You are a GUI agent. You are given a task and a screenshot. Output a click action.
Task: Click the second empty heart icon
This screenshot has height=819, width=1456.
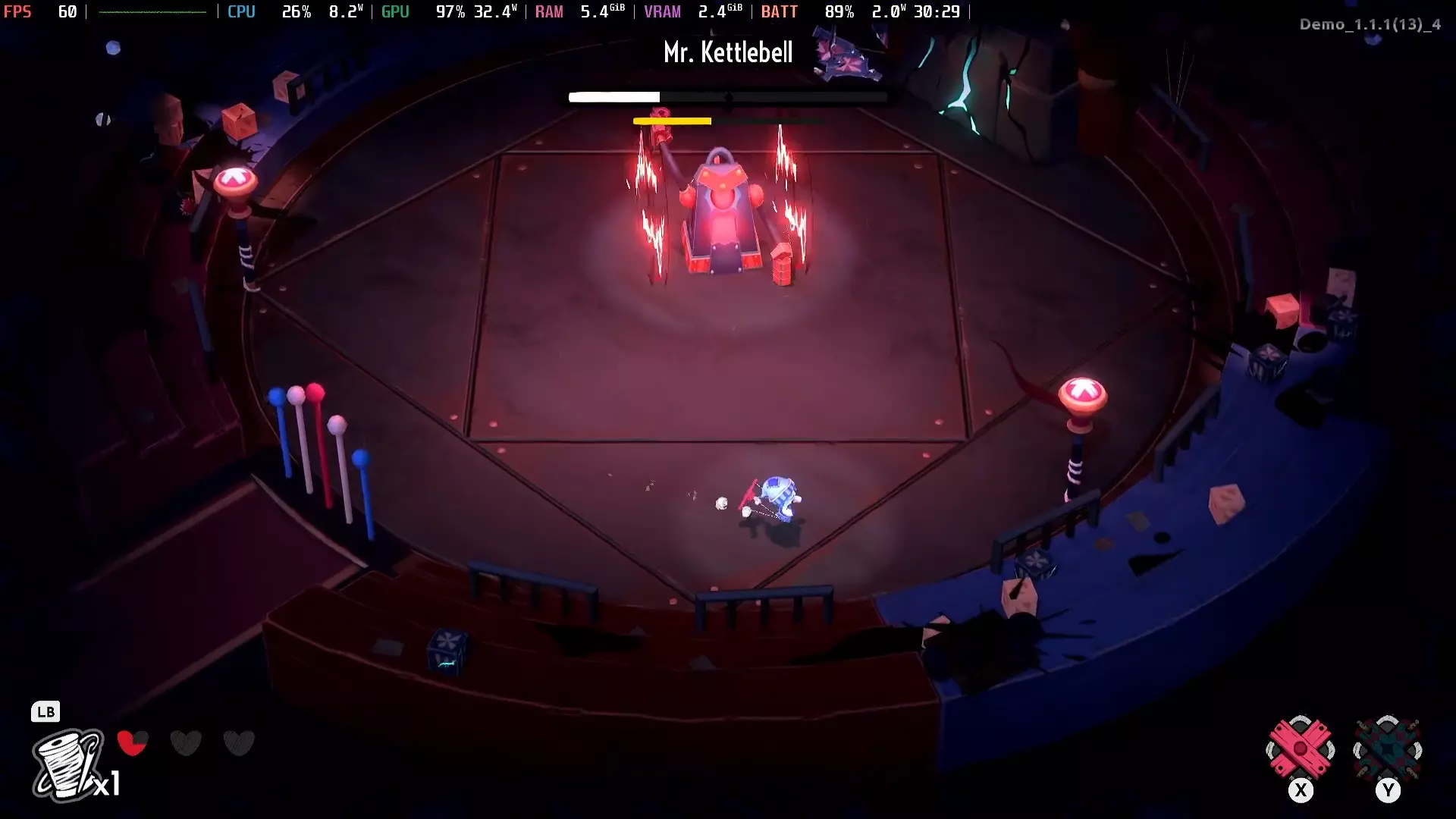click(186, 743)
